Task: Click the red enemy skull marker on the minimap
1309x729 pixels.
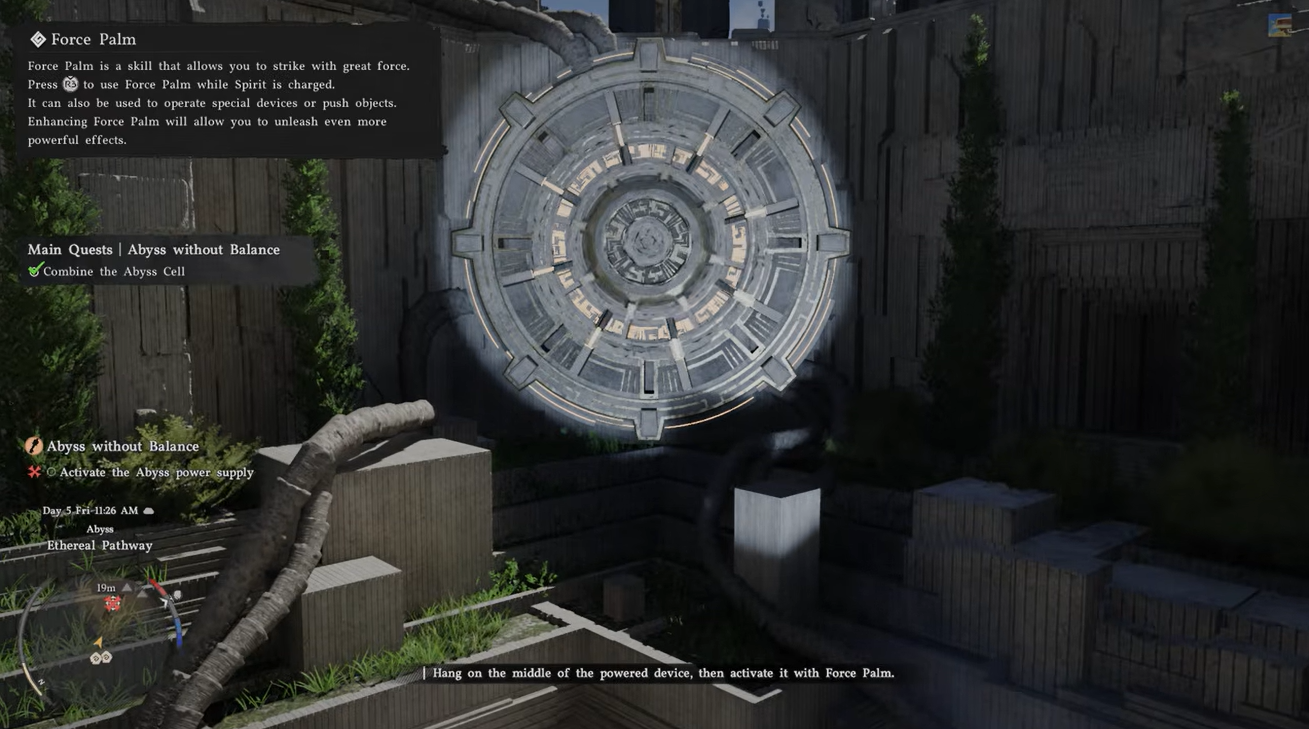Action: click(112, 603)
